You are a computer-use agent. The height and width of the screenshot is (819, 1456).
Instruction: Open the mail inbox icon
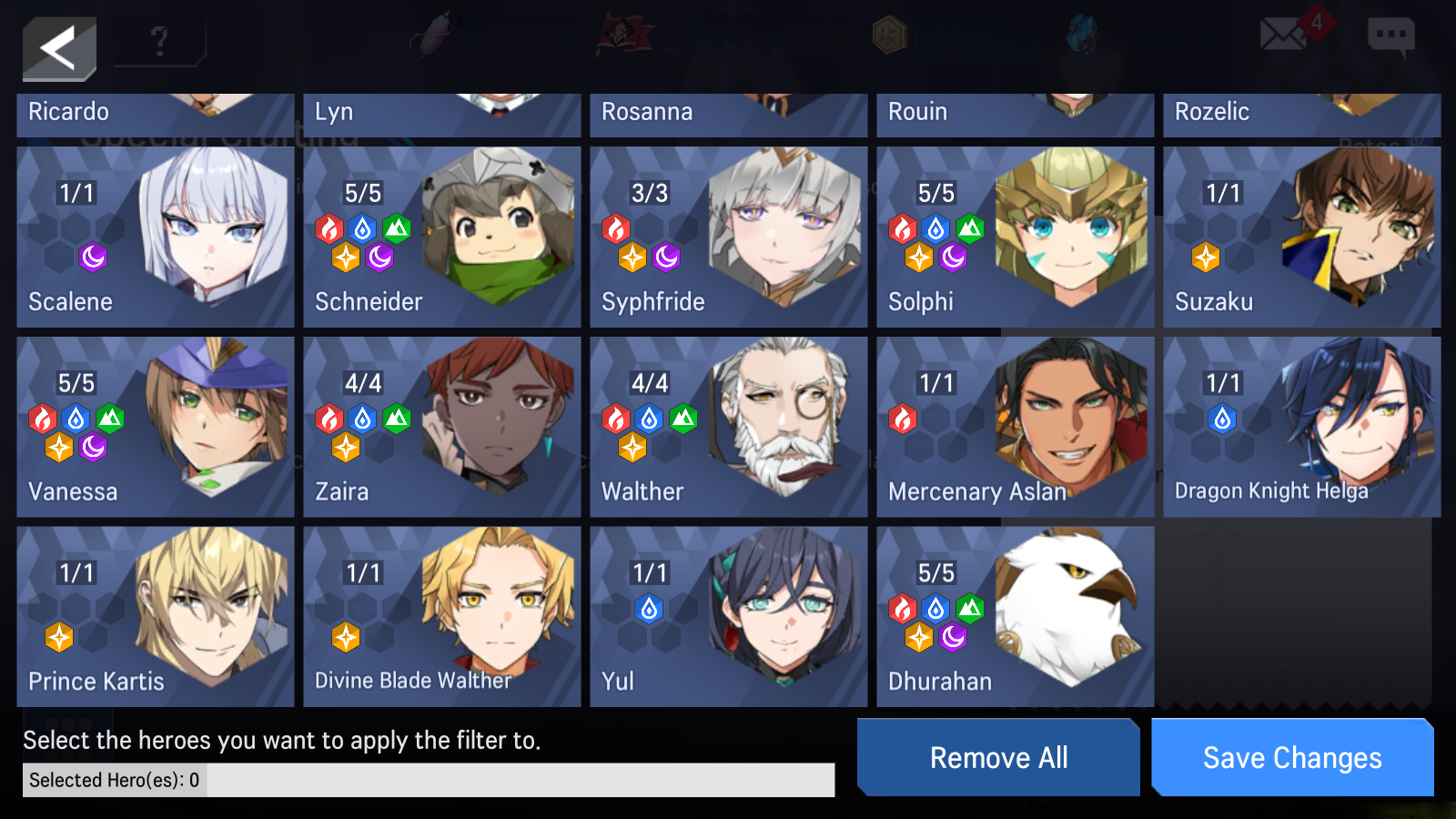(1283, 35)
